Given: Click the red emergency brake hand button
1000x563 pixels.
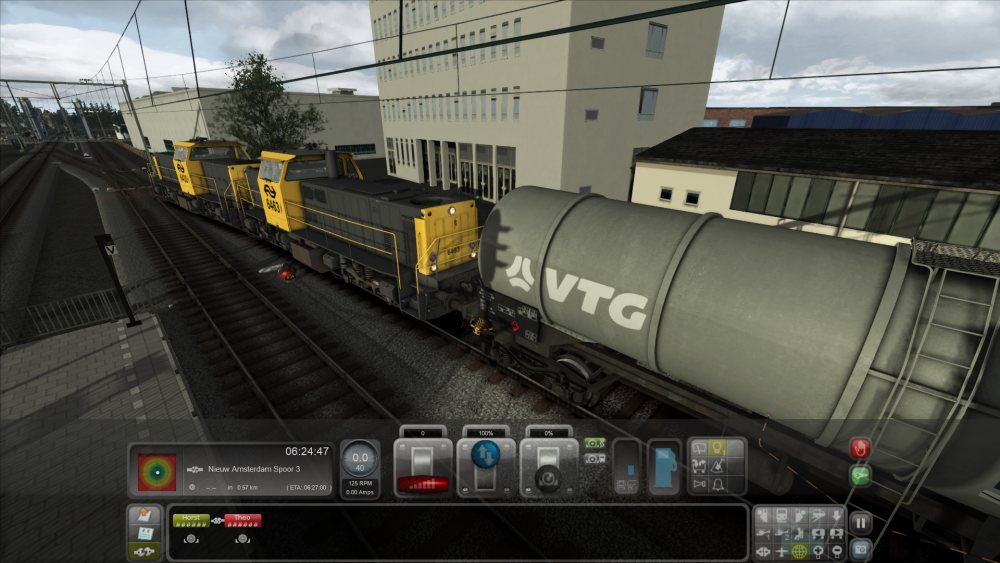Looking at the screenshot, I should click(860, 447).
